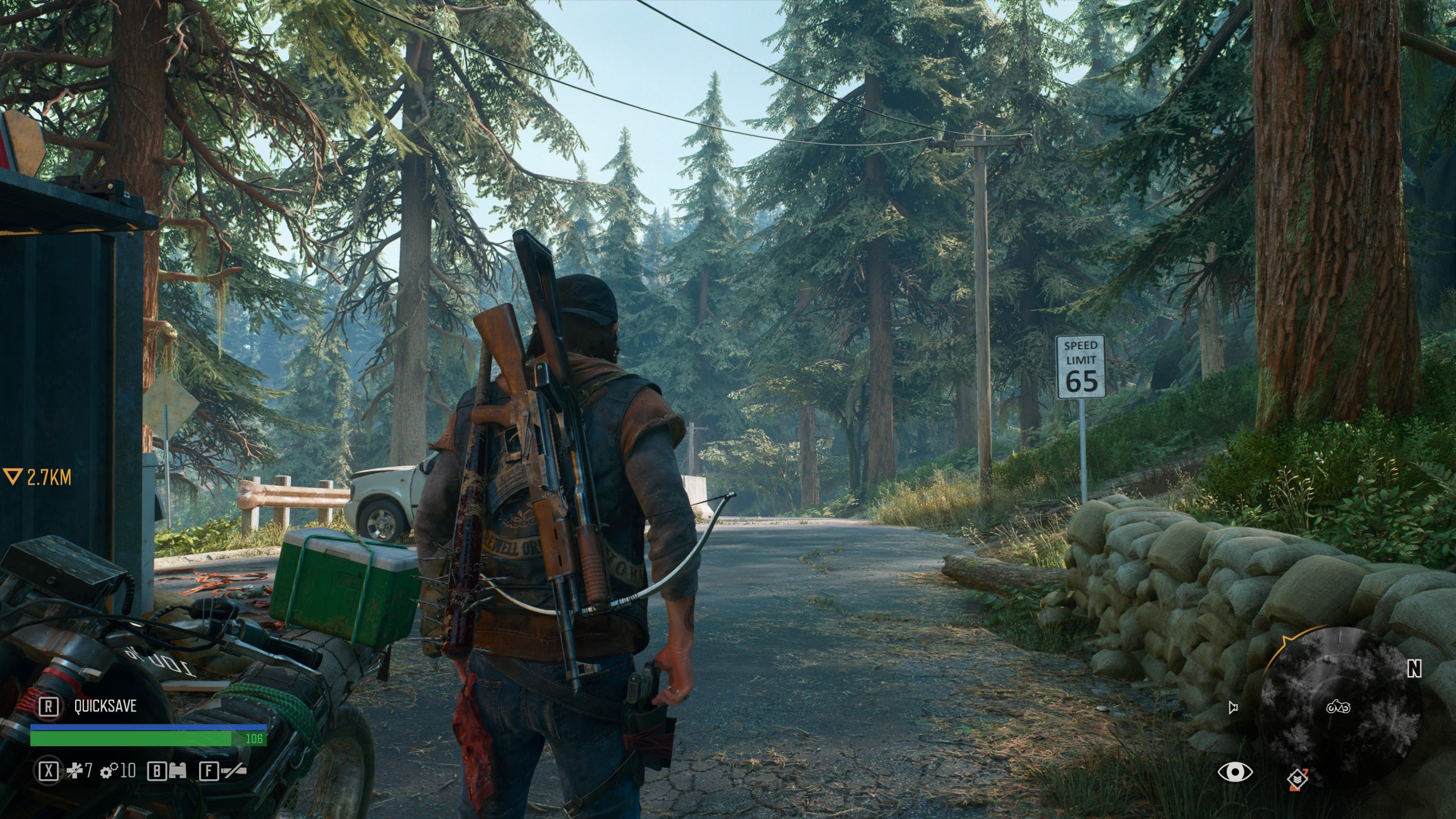Click the 2.7KM objective distance marker
The height and width of the screenshot is (819, 1456).
pos(38,477)
